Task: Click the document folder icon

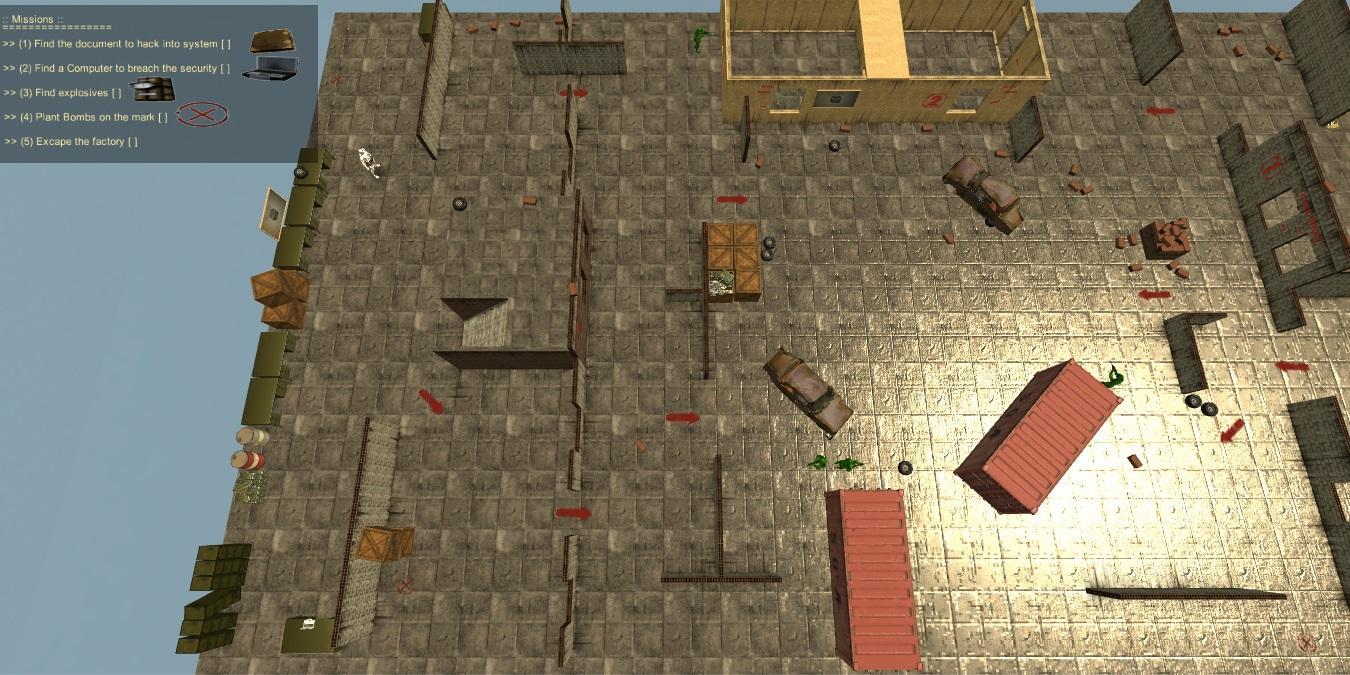Action: (x=274, y=41)
